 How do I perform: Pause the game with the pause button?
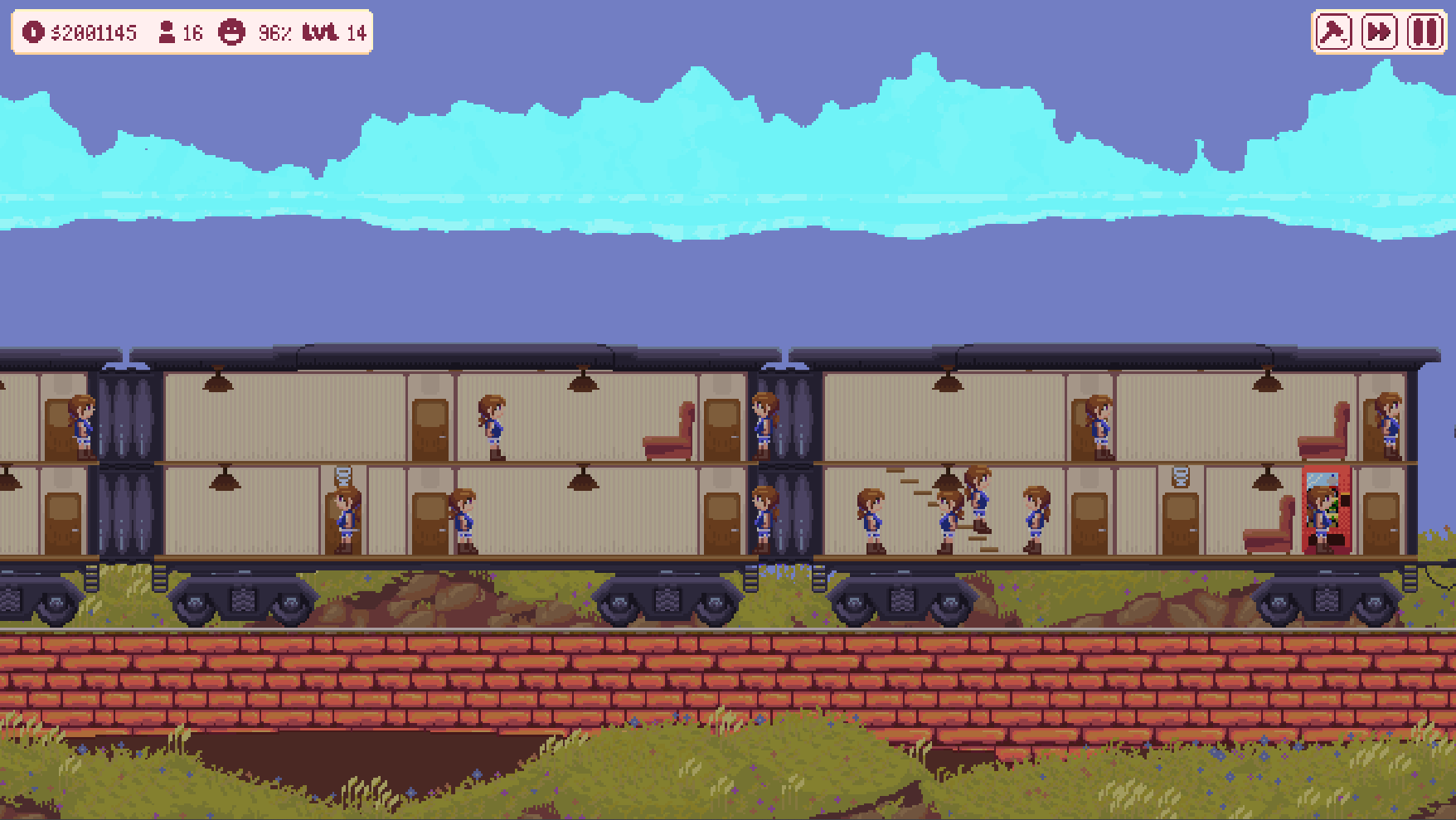(x=1423, y=32)
